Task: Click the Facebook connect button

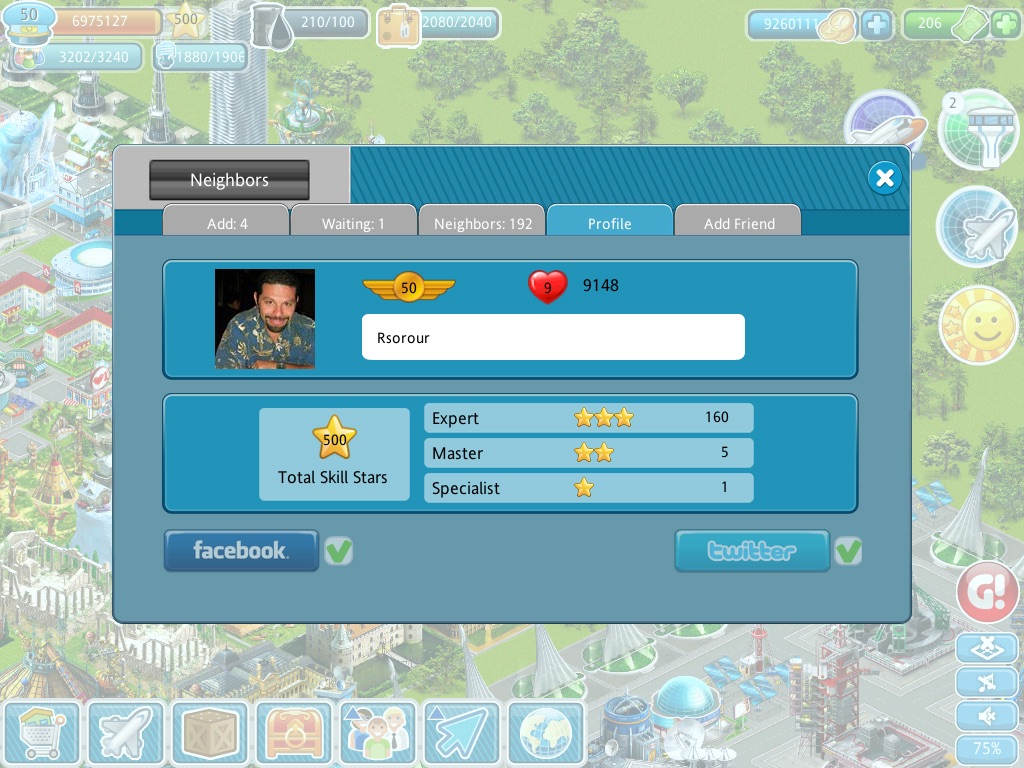Action: 241,550
